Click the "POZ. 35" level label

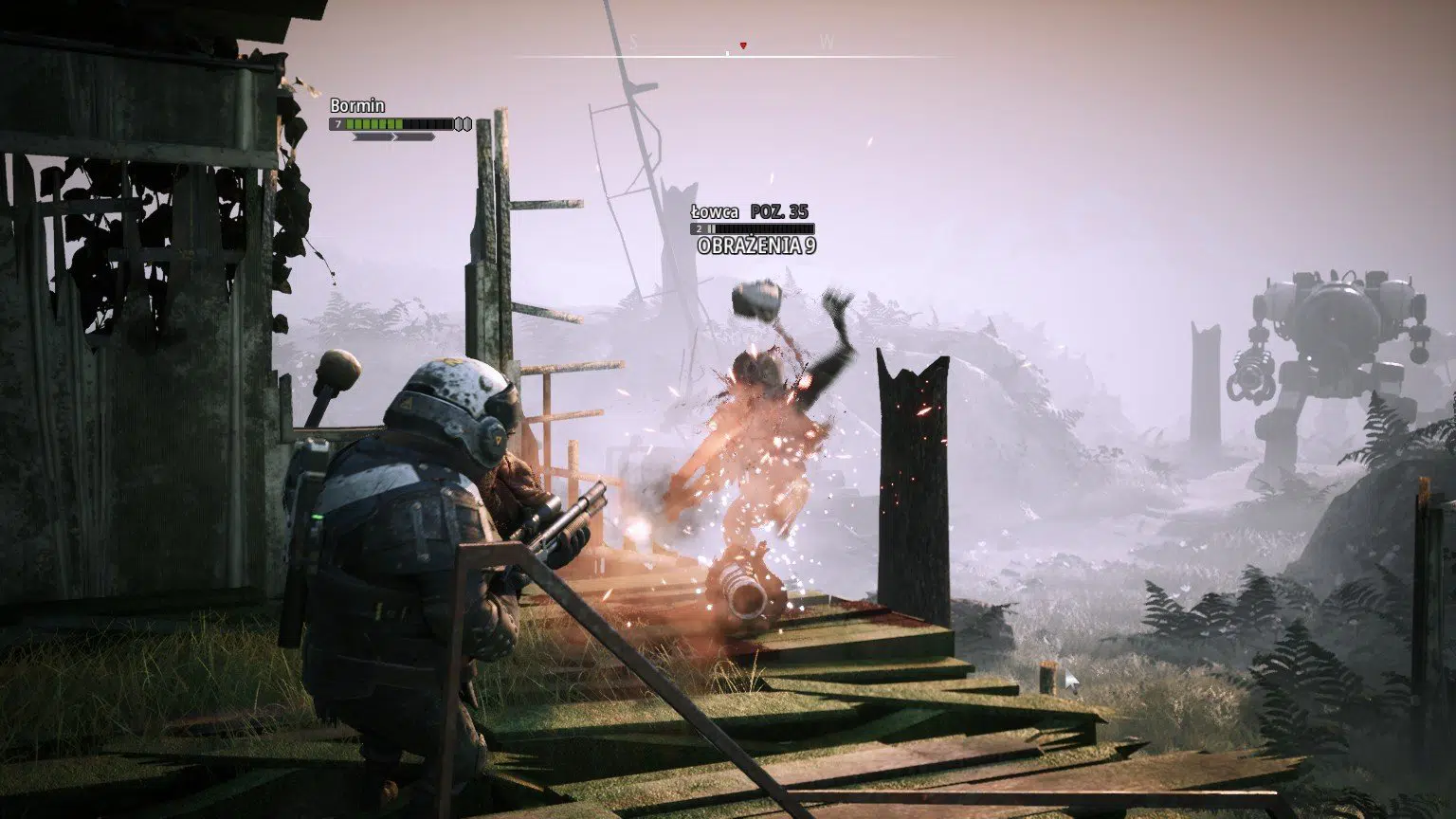coord(779,212)
